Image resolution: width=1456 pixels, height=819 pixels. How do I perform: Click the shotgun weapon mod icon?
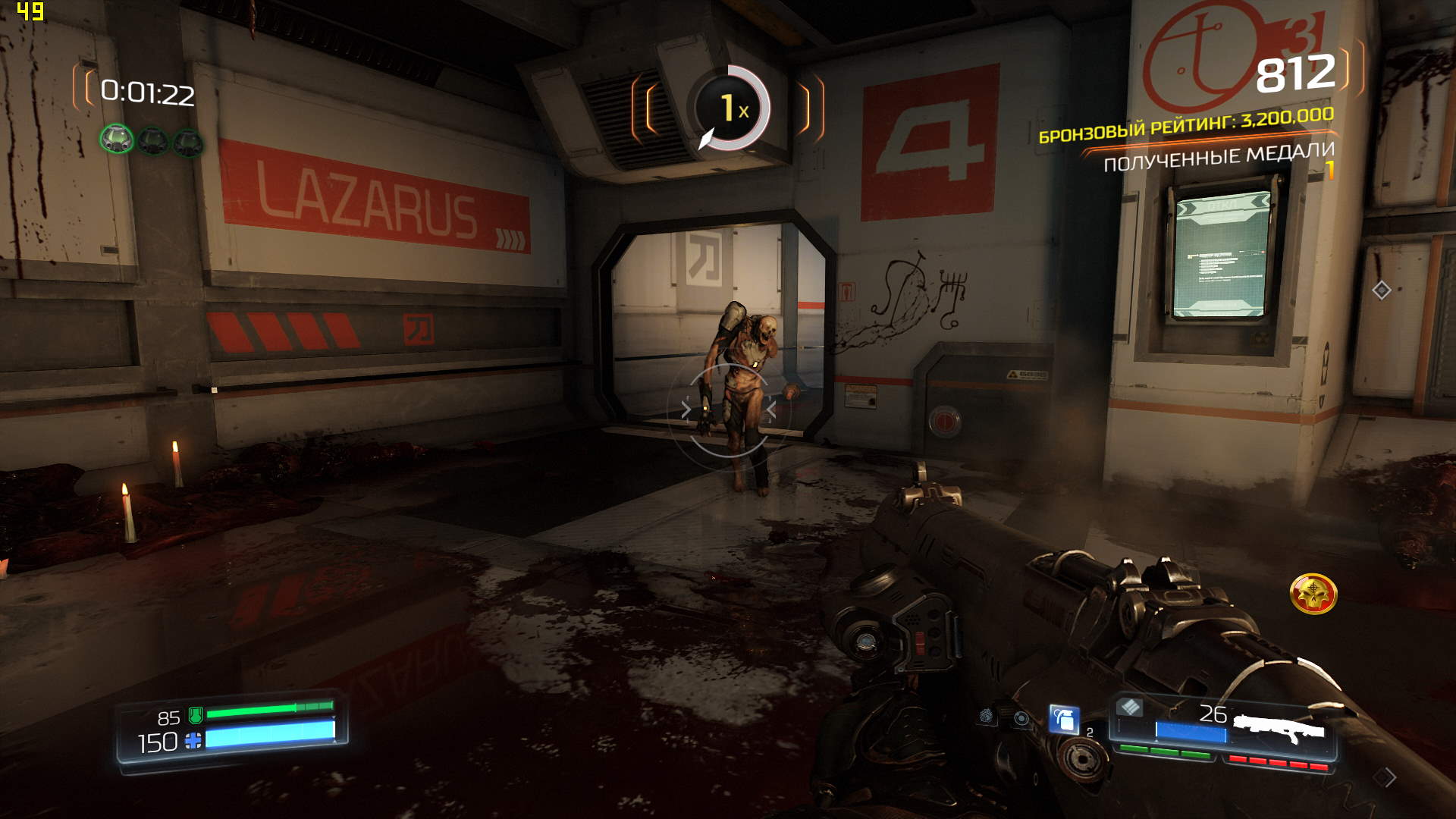[1129, 708]
